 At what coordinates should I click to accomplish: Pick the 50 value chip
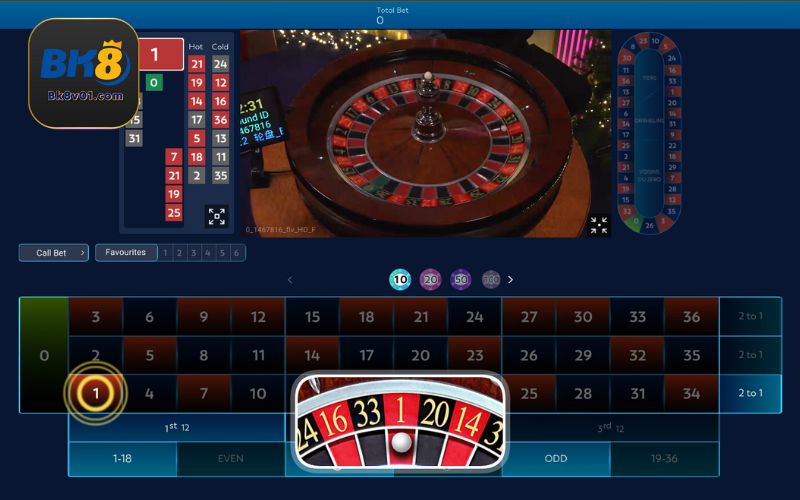tap(460, 280)
